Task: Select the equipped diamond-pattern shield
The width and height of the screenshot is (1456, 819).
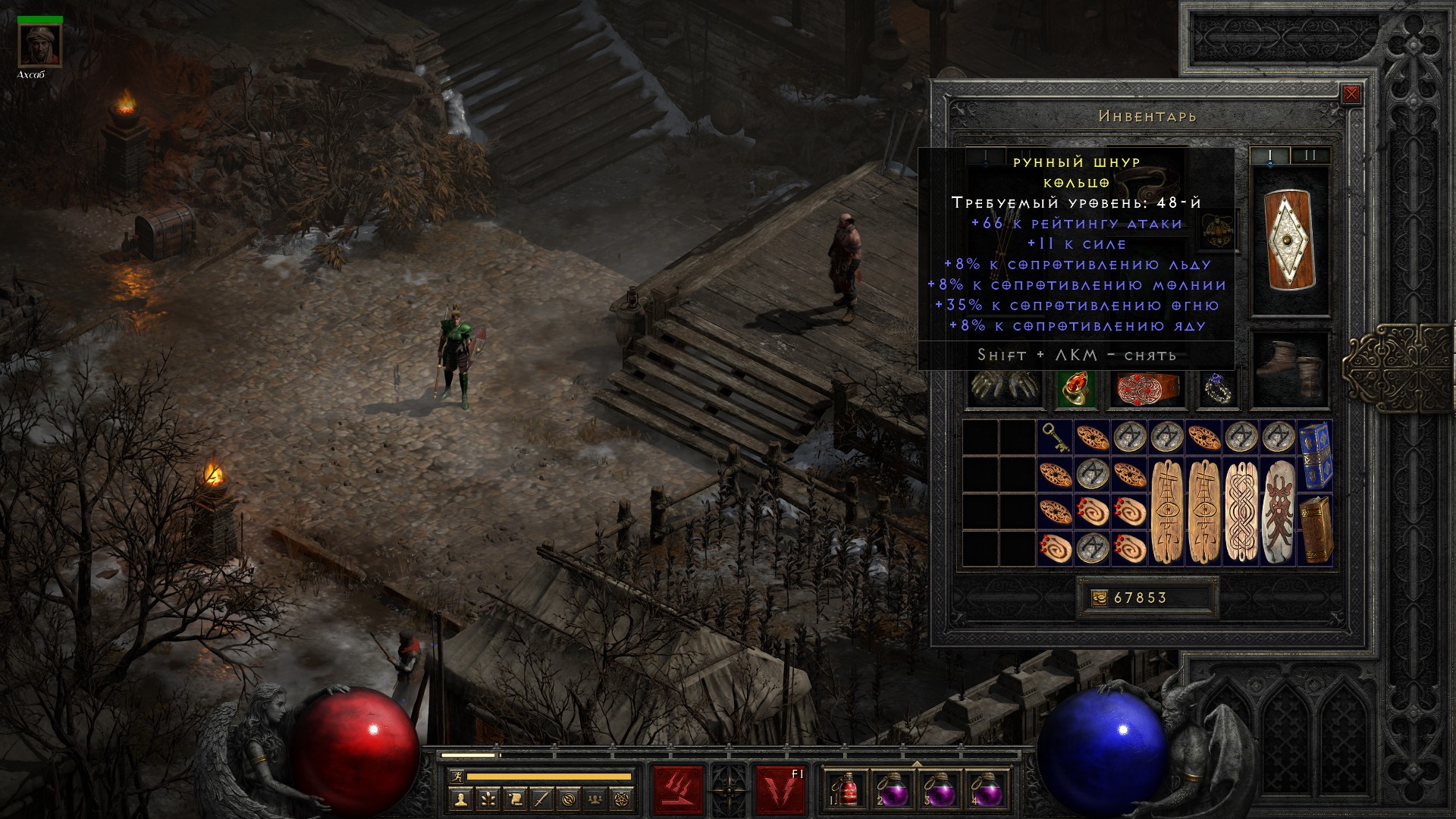Action: pyautogui.click(x=1290, y=241)
